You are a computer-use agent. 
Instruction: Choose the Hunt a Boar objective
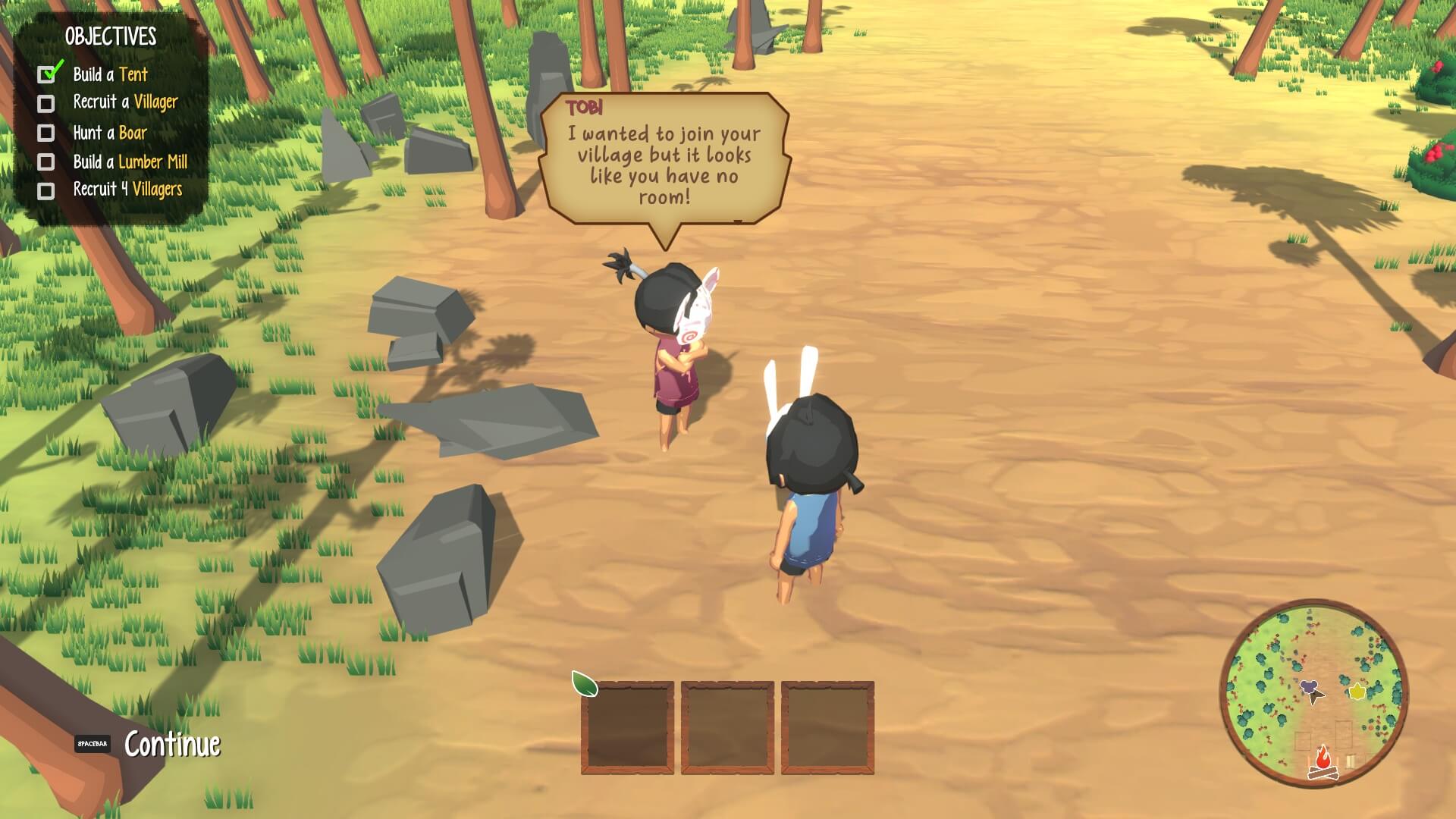tap(110, 133)
